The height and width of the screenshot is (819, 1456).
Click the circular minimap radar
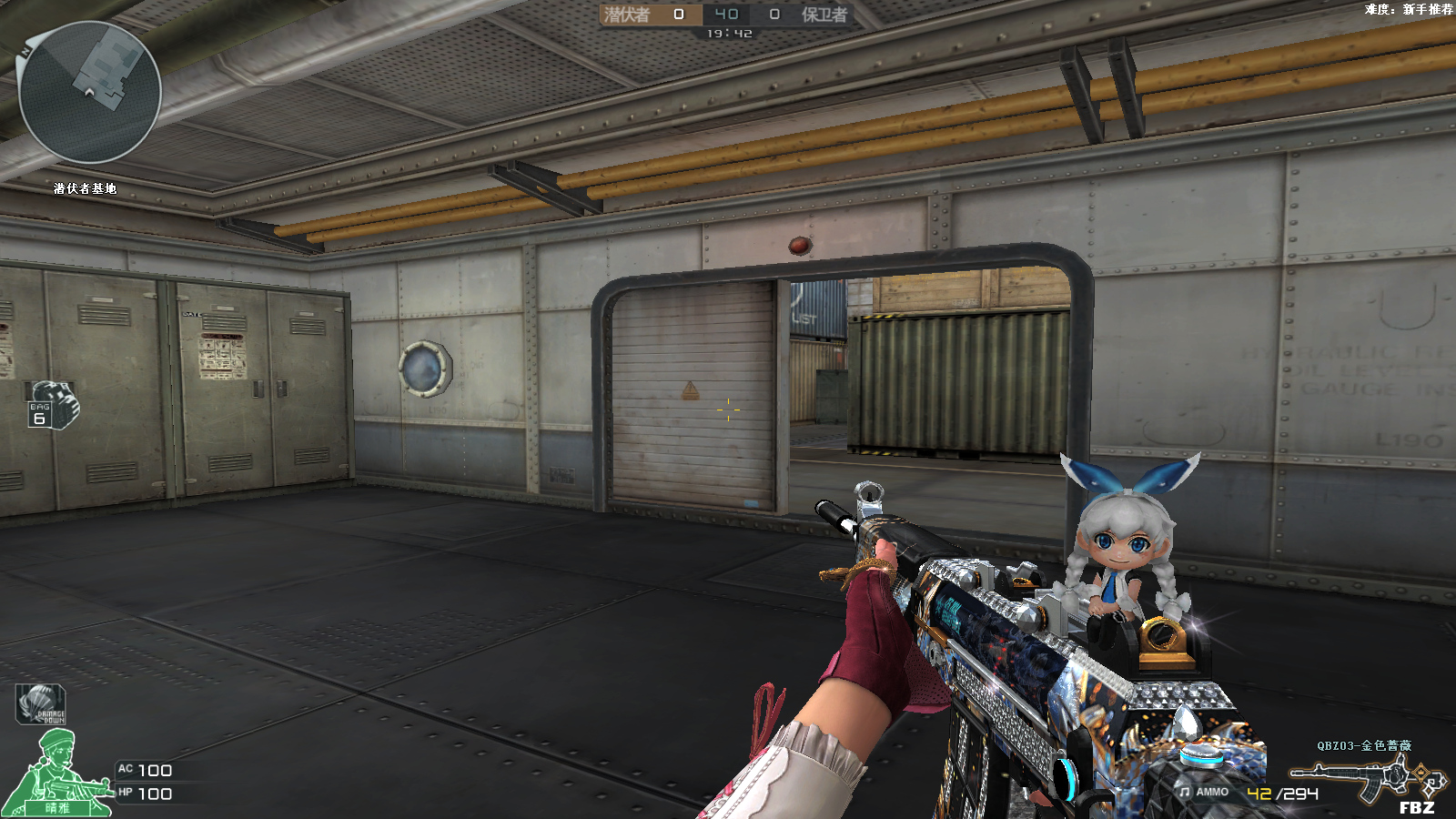click(x=89, y=92)
